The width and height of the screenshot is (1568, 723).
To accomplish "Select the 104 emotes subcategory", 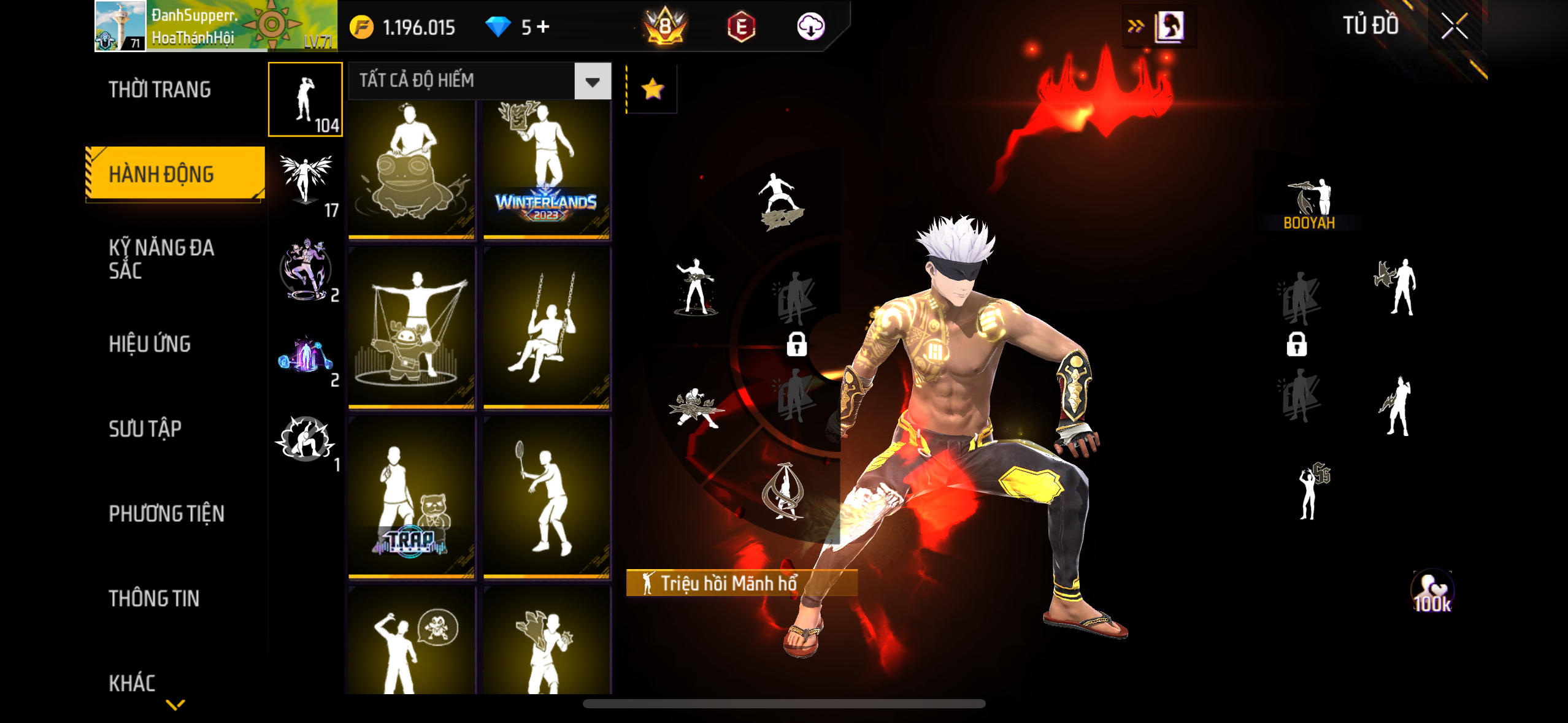I will click(x=306, y=99).
